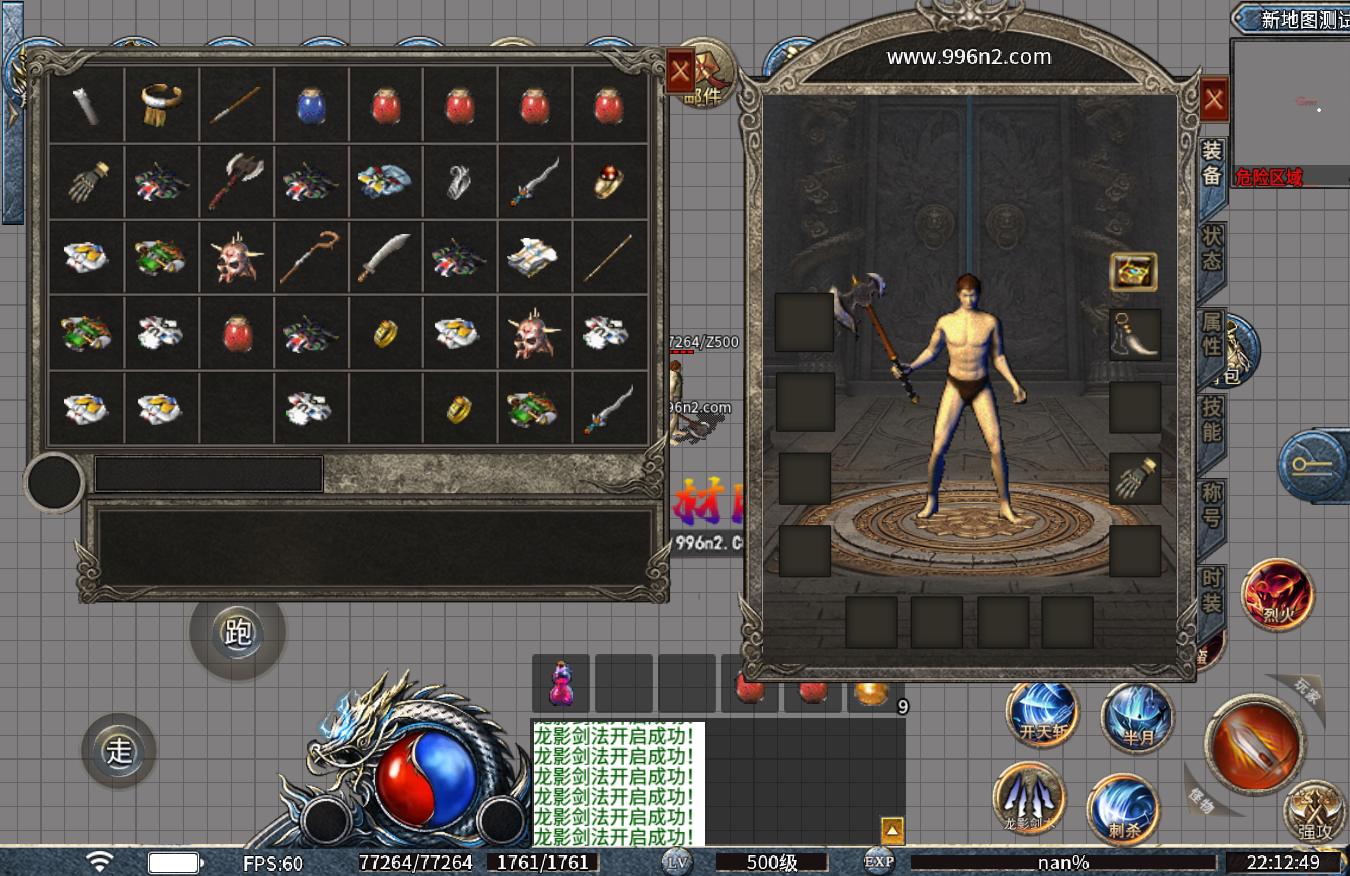Screen dimensions: 1350x876
Task: Select the equipped boots slot
Action: [x=1135, y=334]
